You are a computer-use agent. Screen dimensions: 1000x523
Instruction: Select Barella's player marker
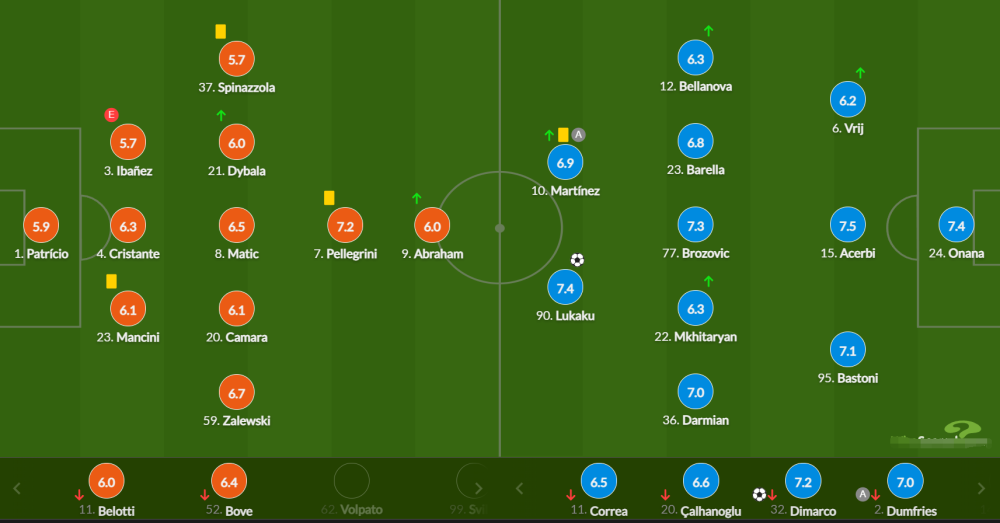pyautogui.click(x=696, y=143)
